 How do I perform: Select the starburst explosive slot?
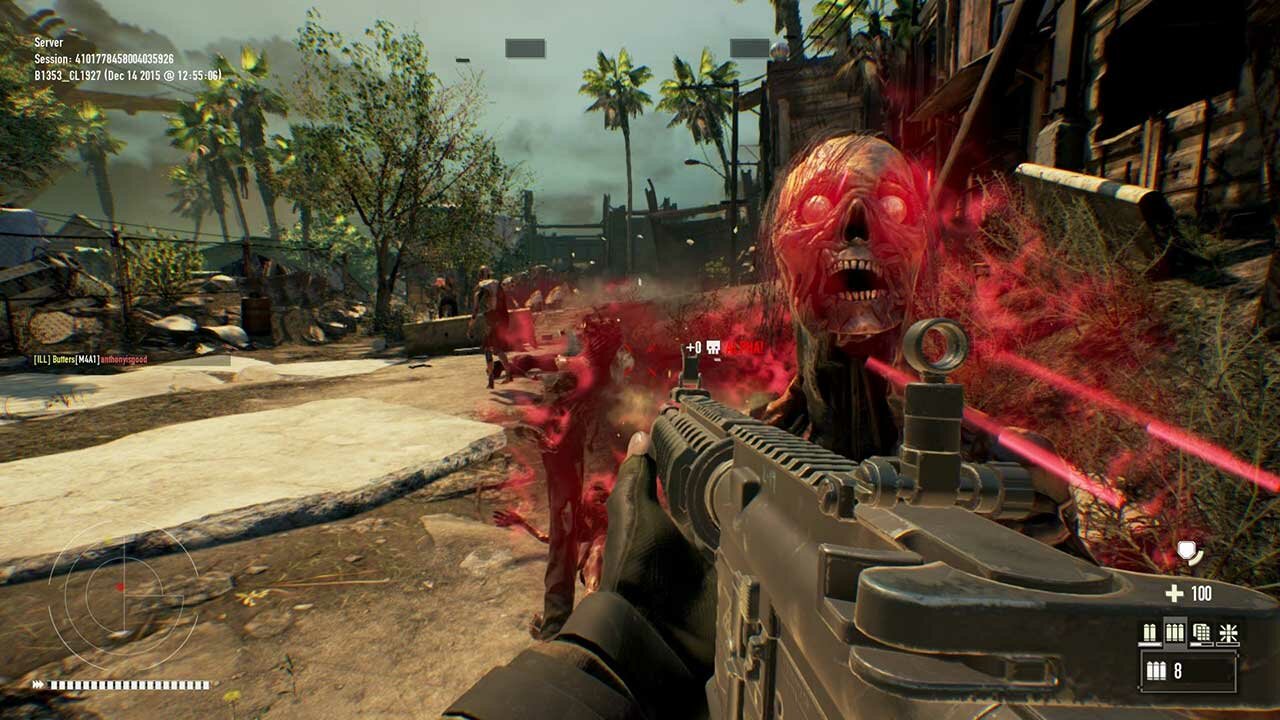coord(1227,633)
